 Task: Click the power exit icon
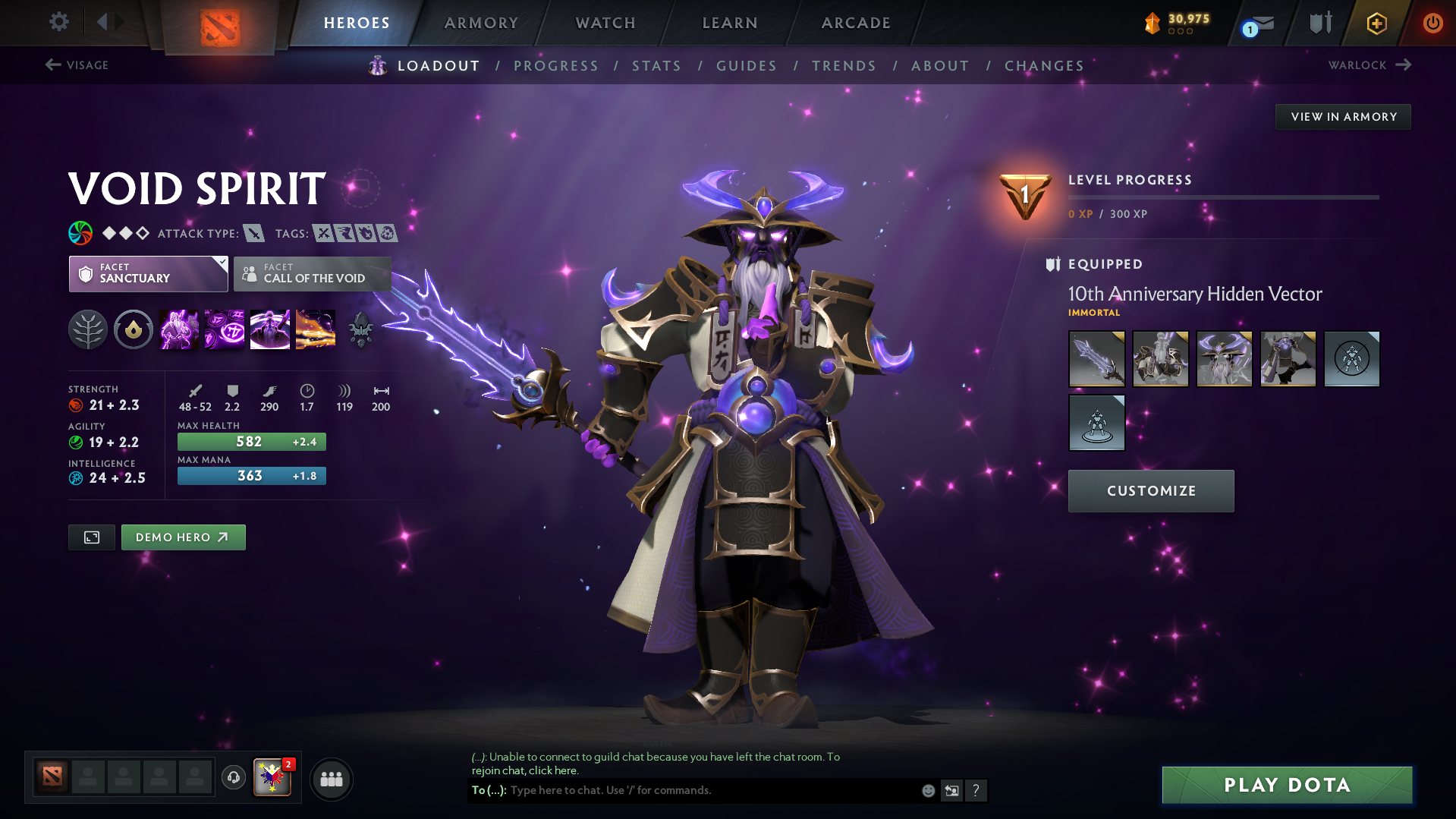[1432, 23]
